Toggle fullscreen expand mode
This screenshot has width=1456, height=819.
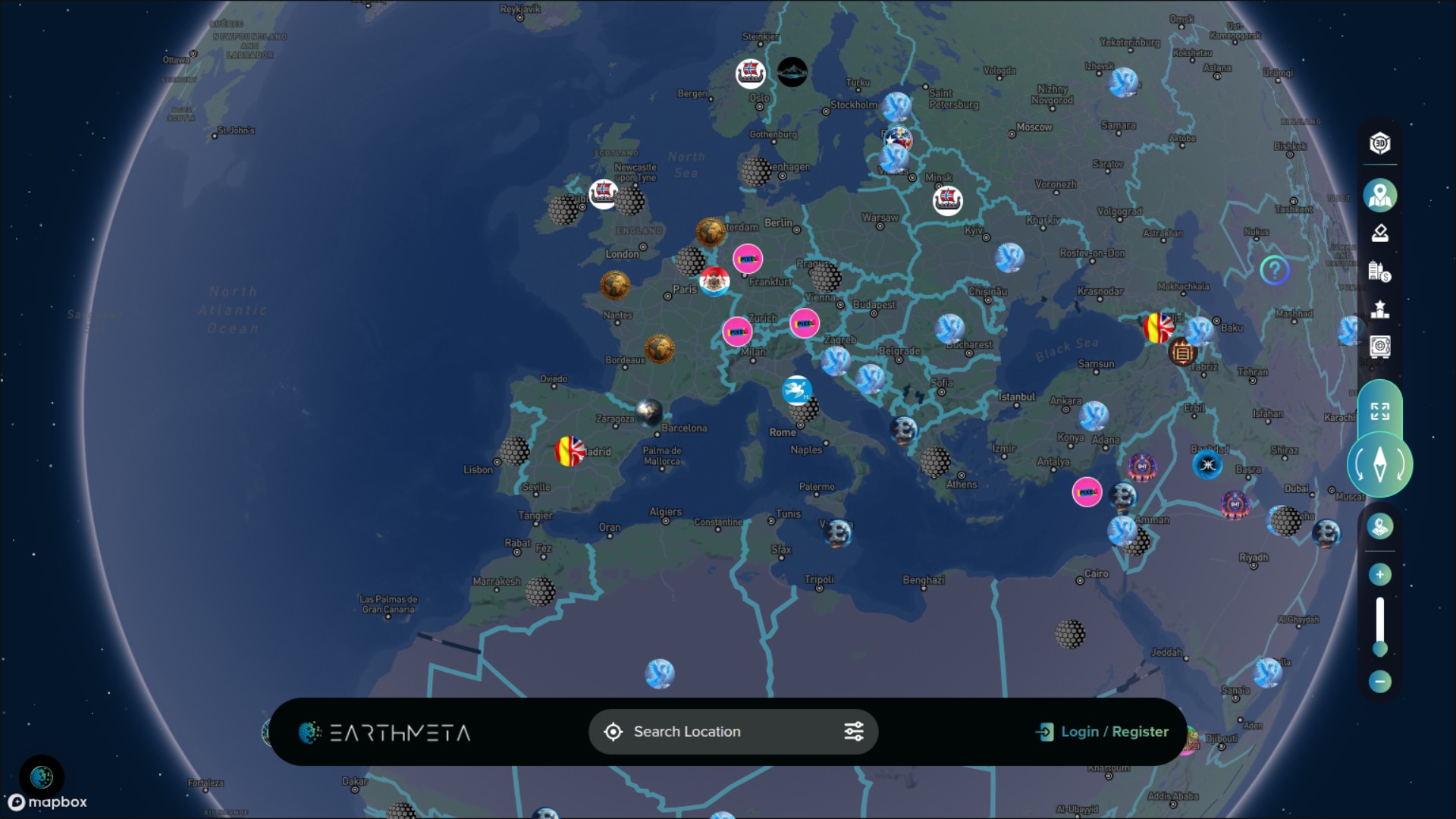[x=1379, y=410]
